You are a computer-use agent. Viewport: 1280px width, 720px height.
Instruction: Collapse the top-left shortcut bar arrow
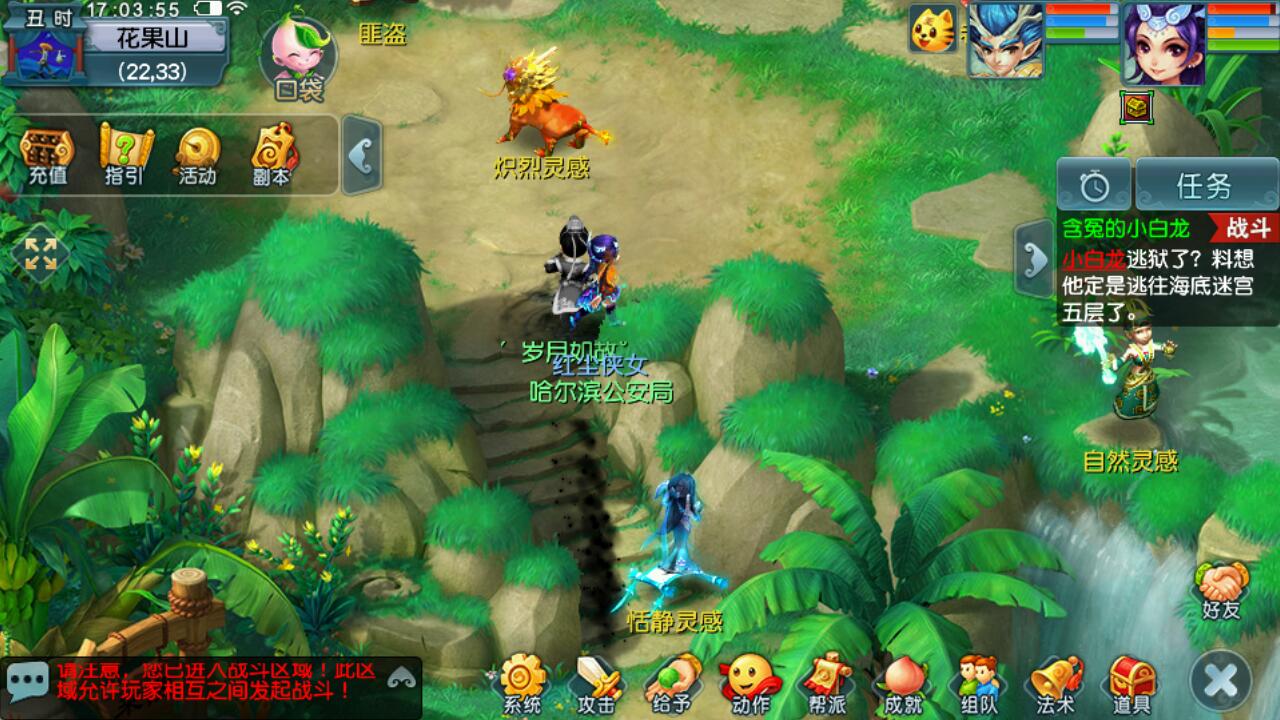361,155
